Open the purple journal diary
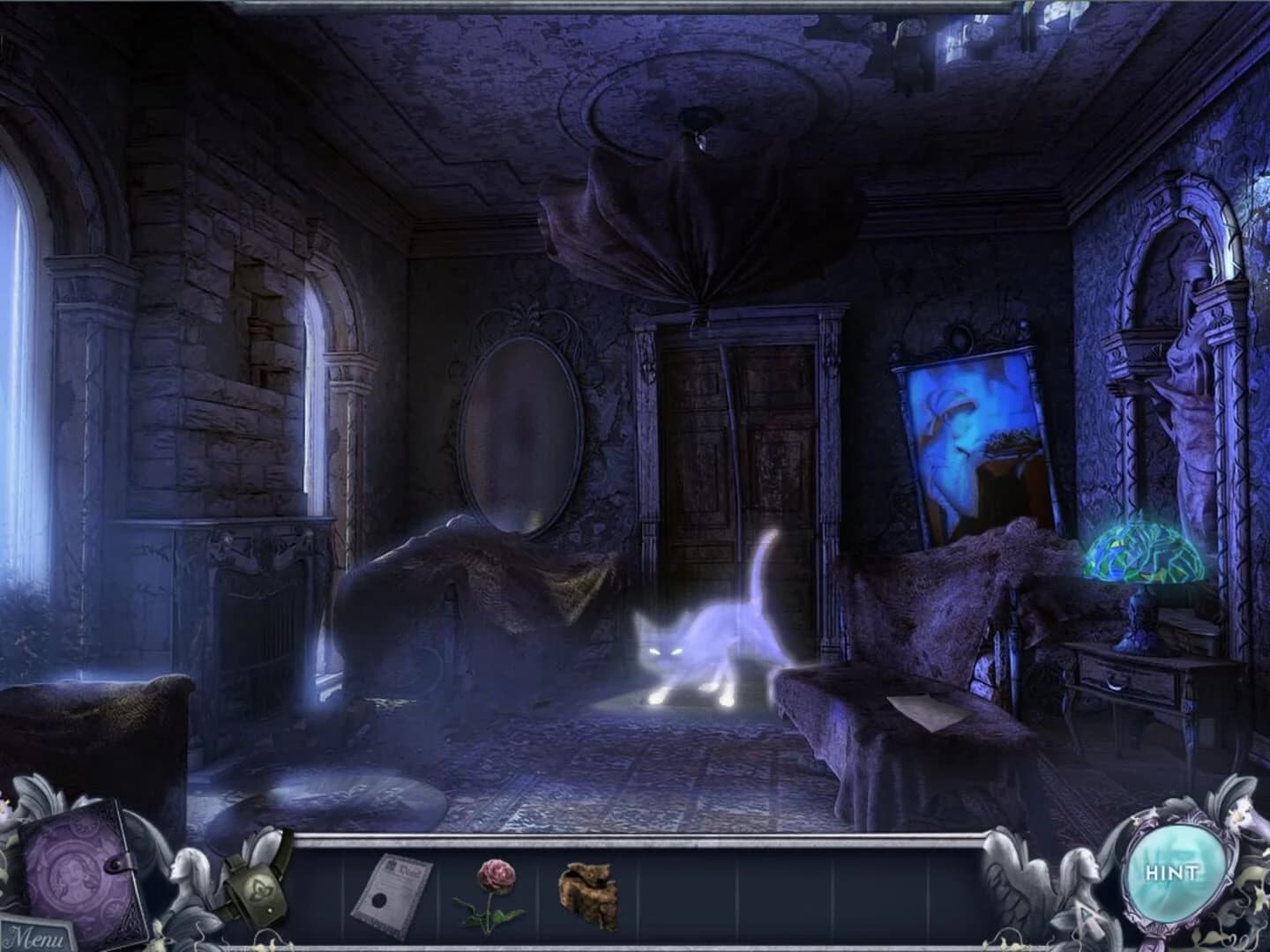 75,873
